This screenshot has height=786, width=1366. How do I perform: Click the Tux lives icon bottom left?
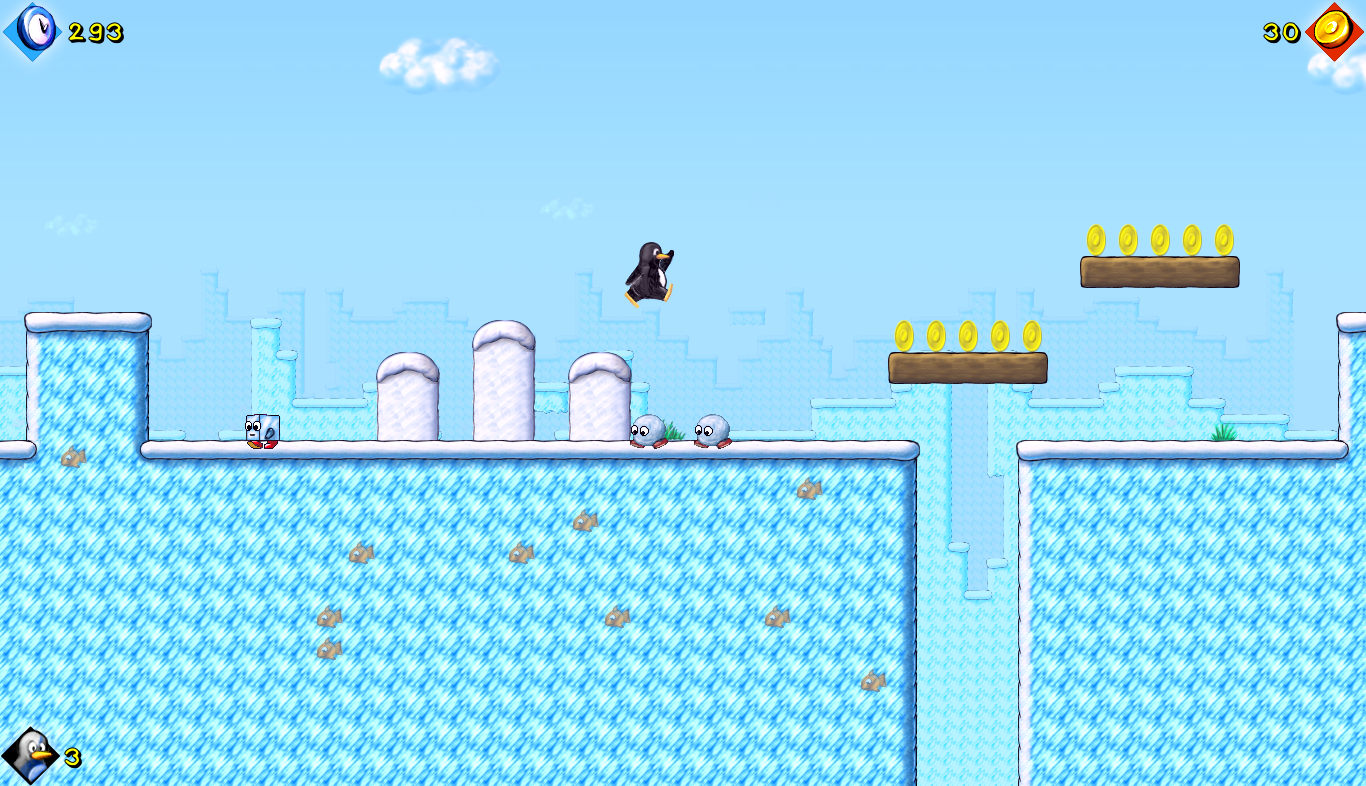(30, 752)
